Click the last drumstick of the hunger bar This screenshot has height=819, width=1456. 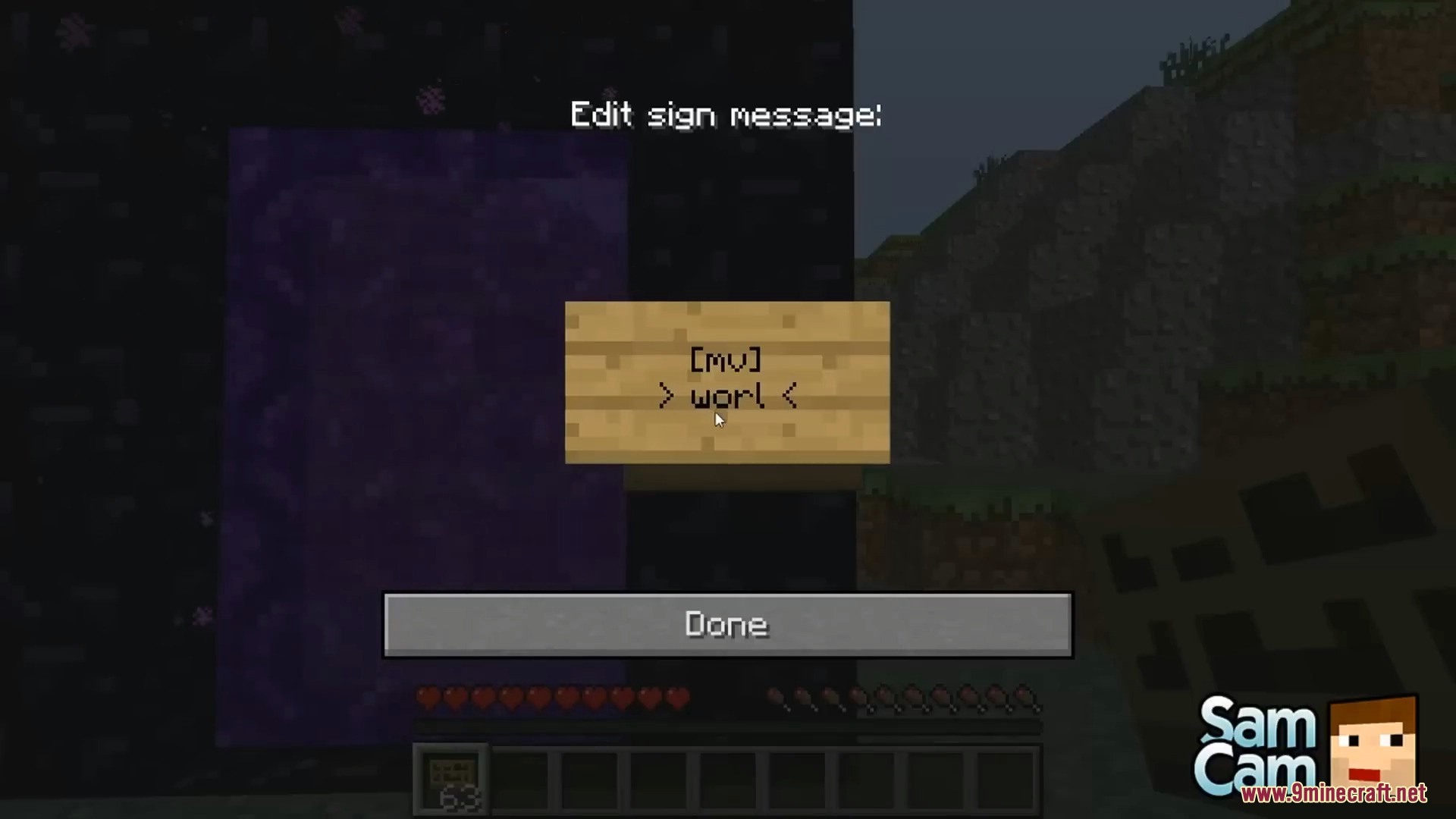point(1026,698)
